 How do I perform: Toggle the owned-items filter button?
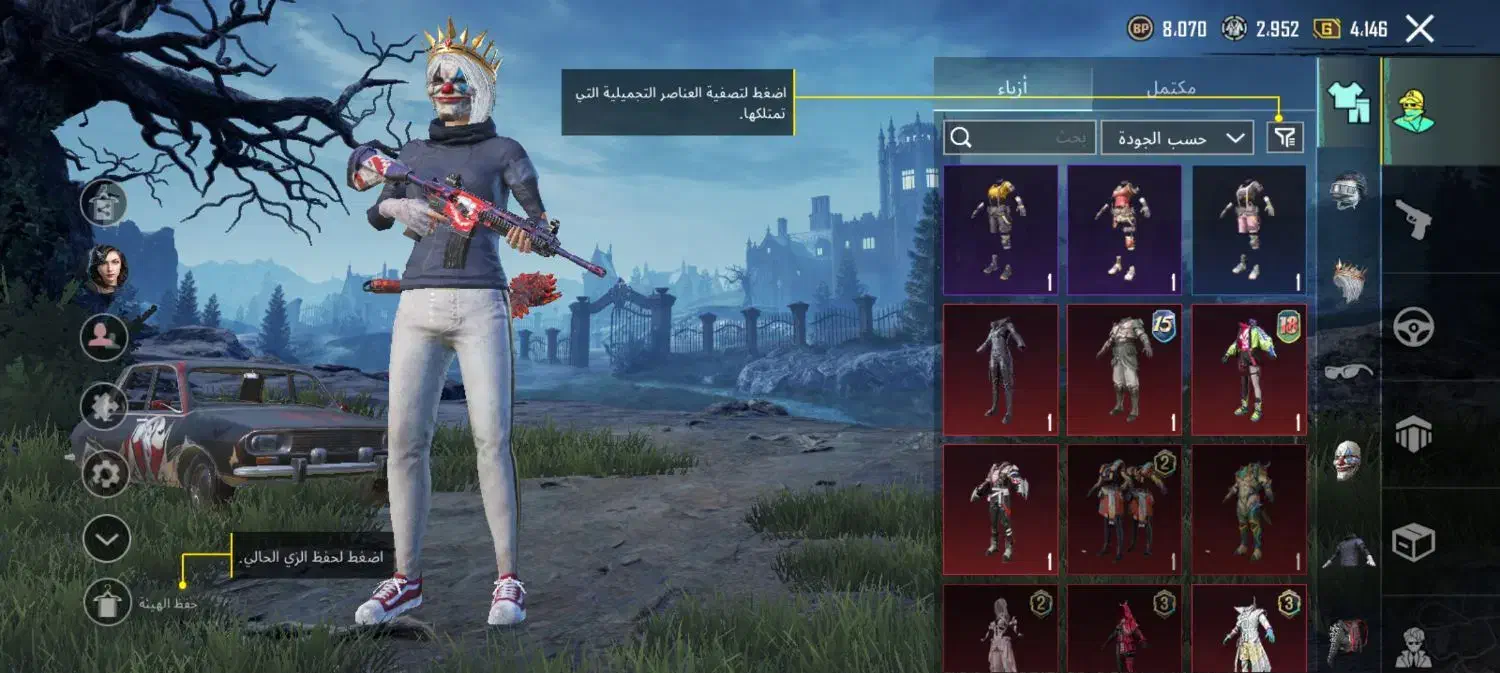(x=1285, y=137)
